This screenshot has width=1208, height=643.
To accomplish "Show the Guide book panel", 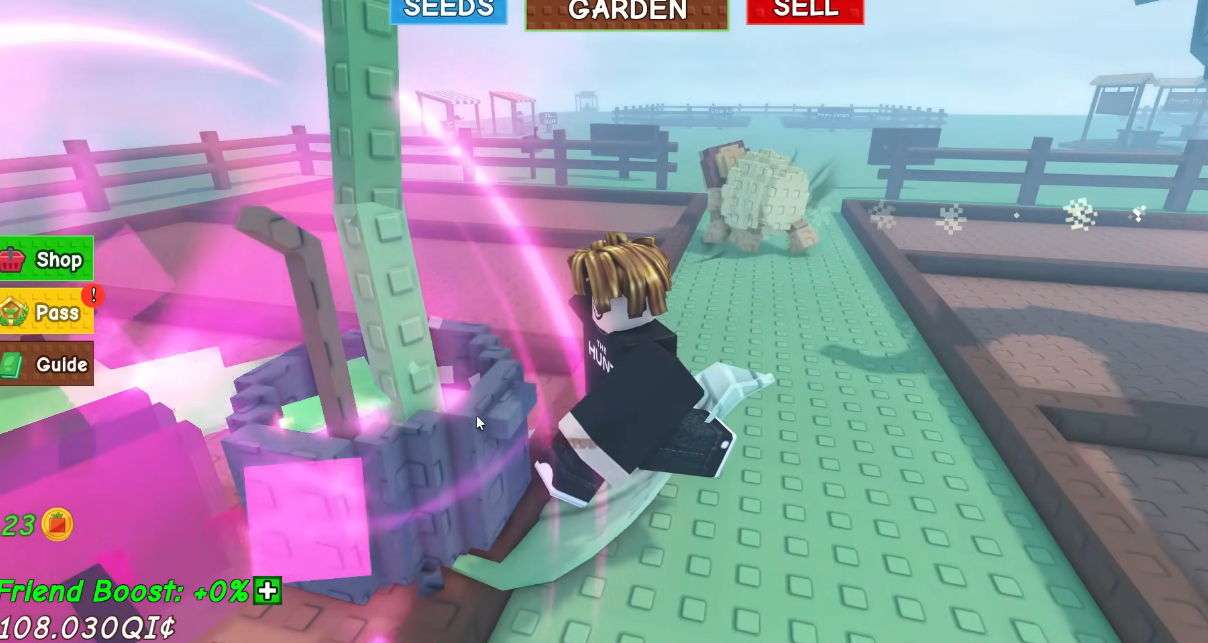I will tap(46, 364).
